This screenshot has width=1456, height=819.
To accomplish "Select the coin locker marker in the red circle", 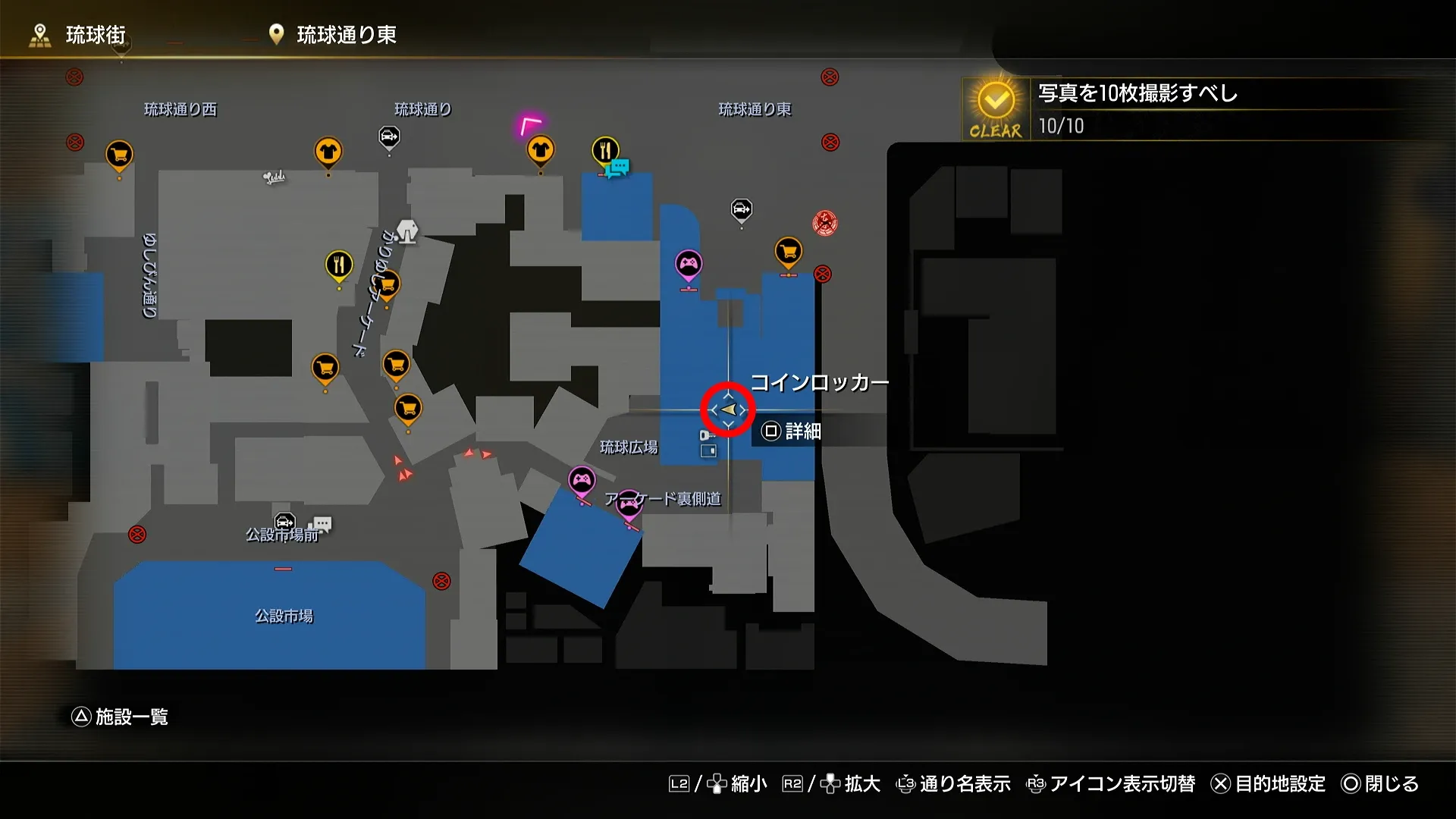I will pyautogui.click(x=728, y=409).
